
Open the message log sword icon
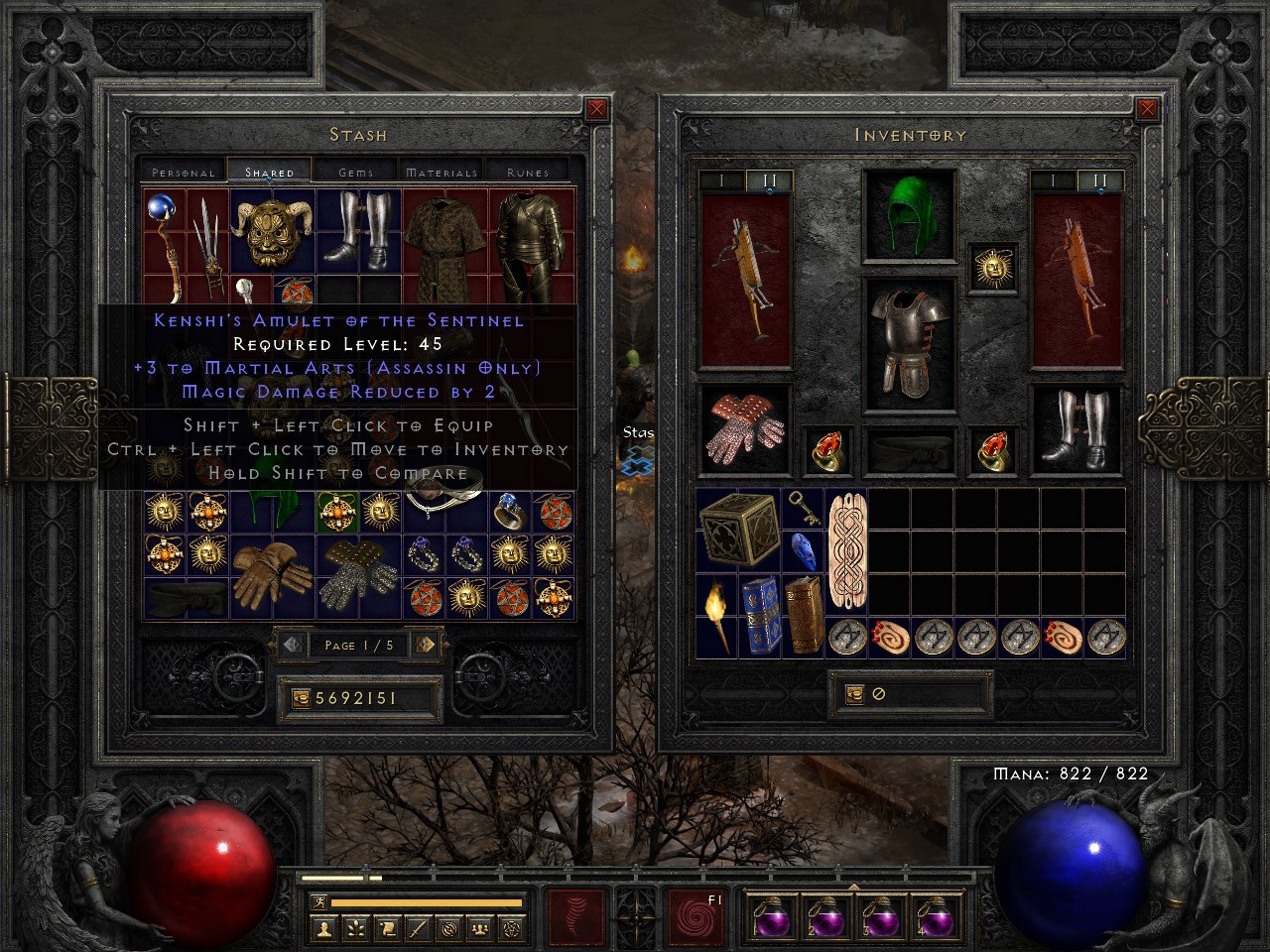point(417,929)
